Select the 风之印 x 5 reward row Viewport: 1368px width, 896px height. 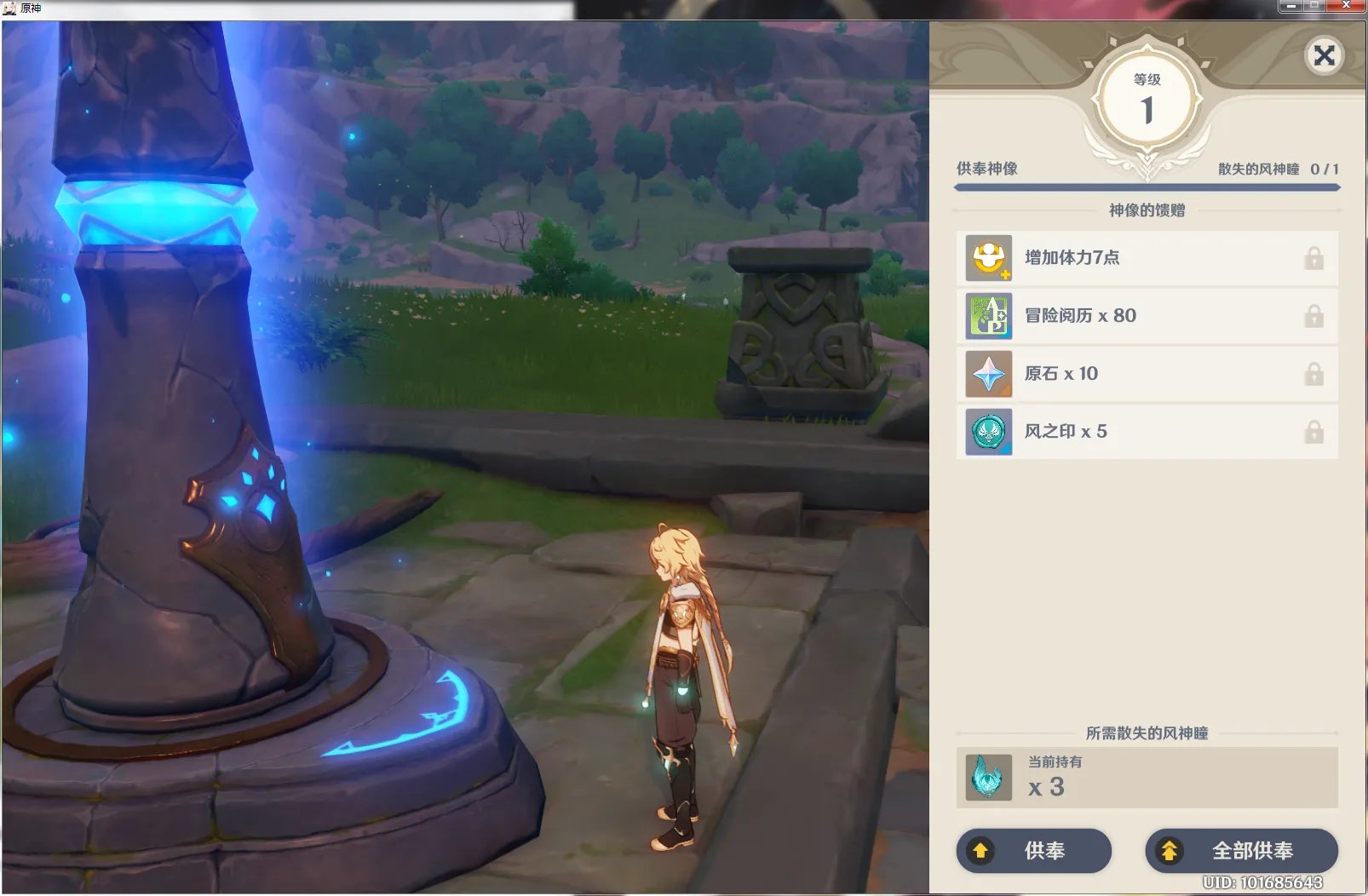1147,432
